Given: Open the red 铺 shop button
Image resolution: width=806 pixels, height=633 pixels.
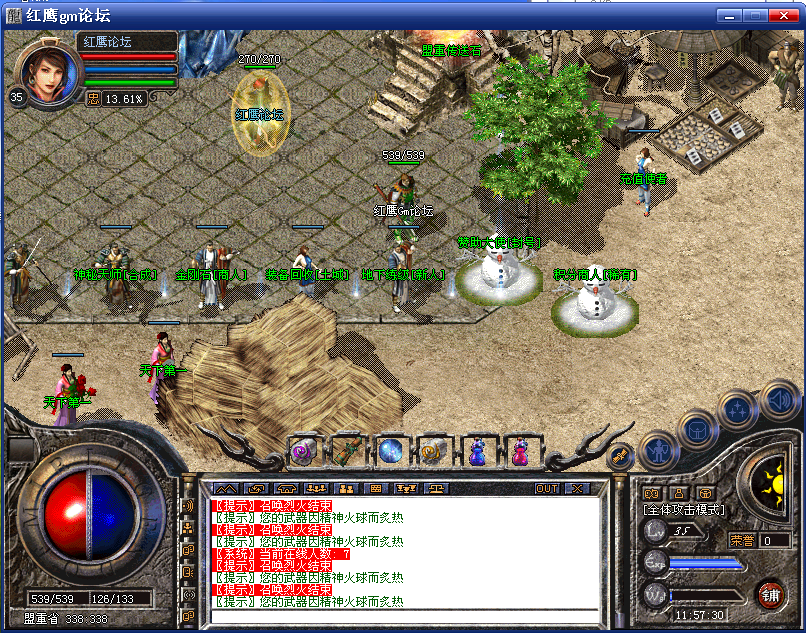Looking at the screenshot, I should pyautogui.click(x=769, y=596).
